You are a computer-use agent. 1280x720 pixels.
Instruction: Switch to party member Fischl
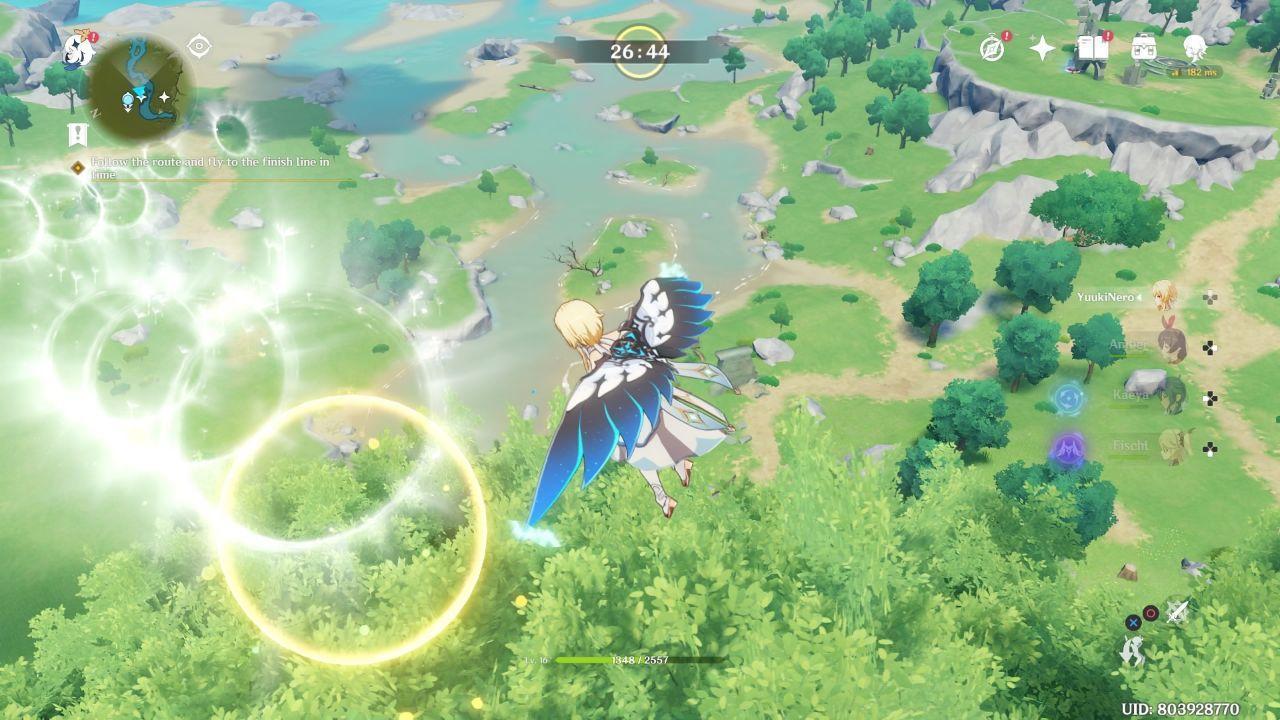1170,446
